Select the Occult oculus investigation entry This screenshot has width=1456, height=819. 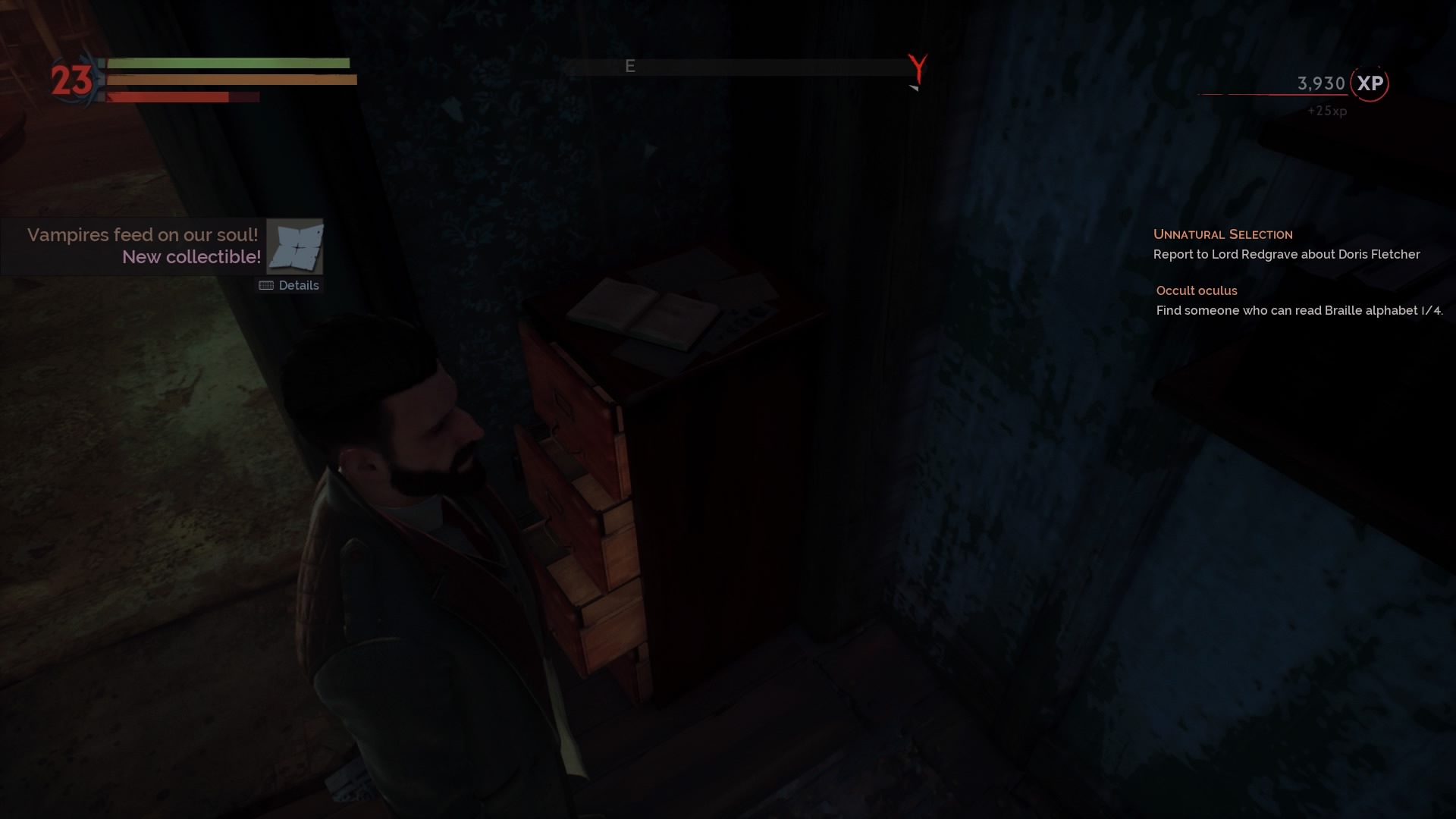pos(1196,290)
